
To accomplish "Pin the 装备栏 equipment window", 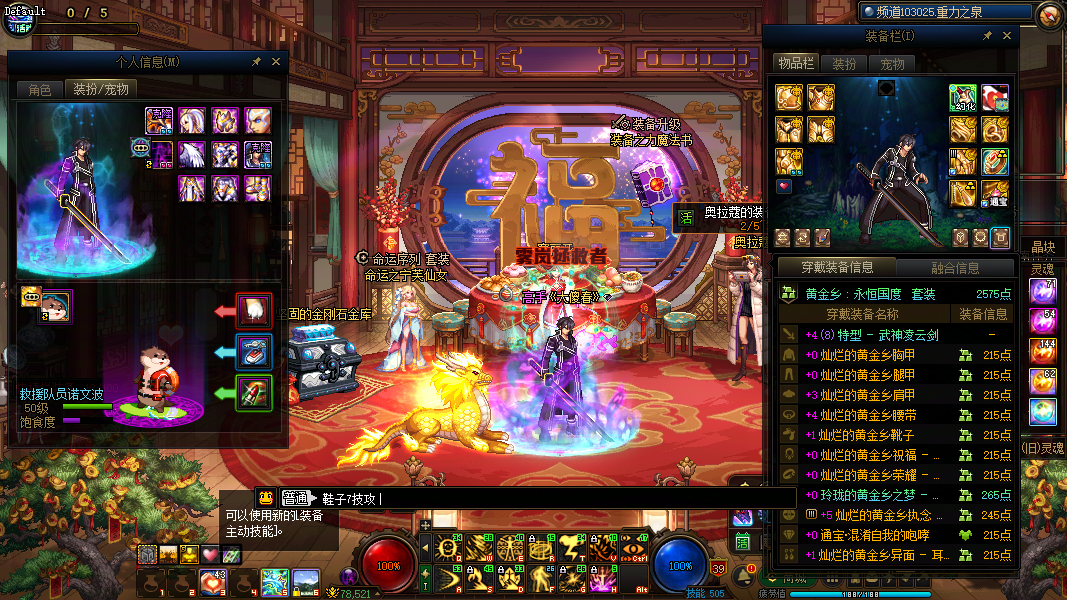I will point(987,36).
